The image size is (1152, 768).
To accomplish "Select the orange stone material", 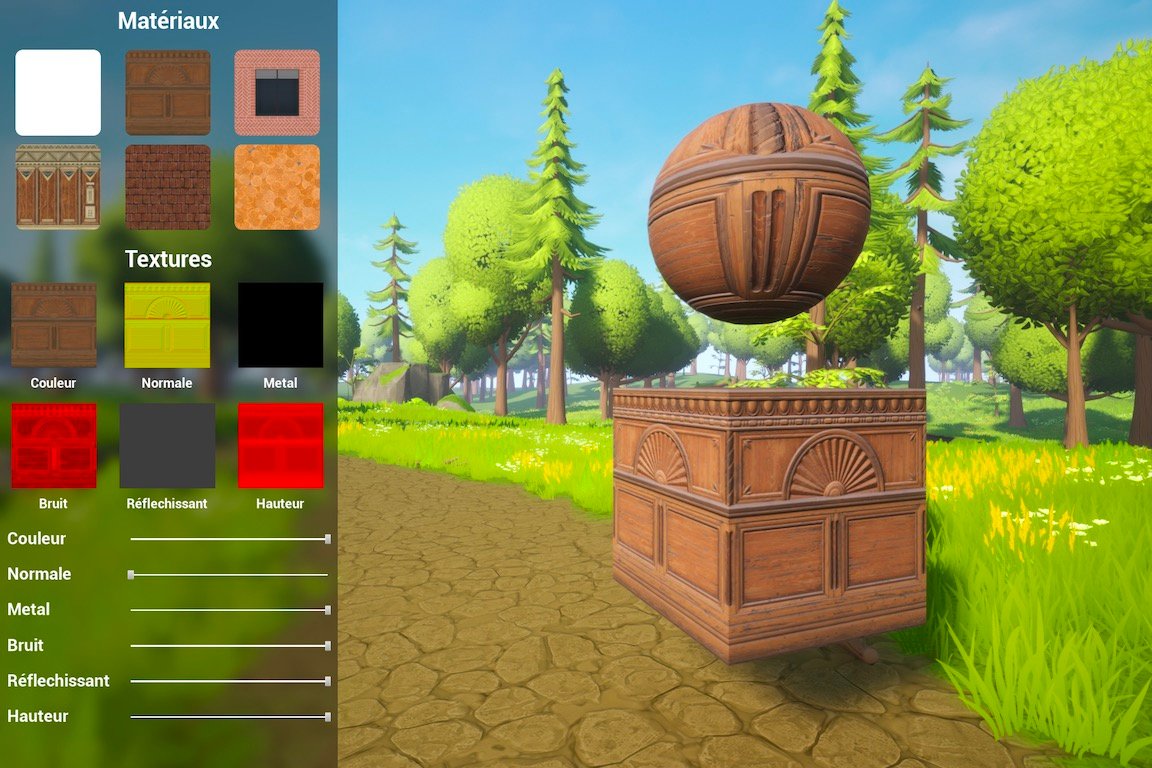I will point(277,187).
